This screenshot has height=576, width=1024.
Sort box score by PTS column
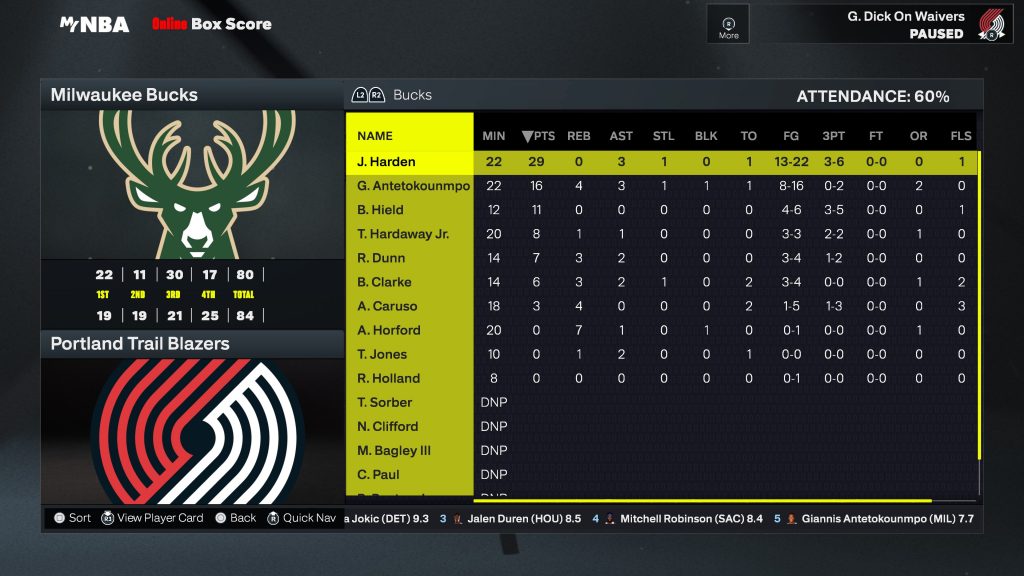pos(538,136)
